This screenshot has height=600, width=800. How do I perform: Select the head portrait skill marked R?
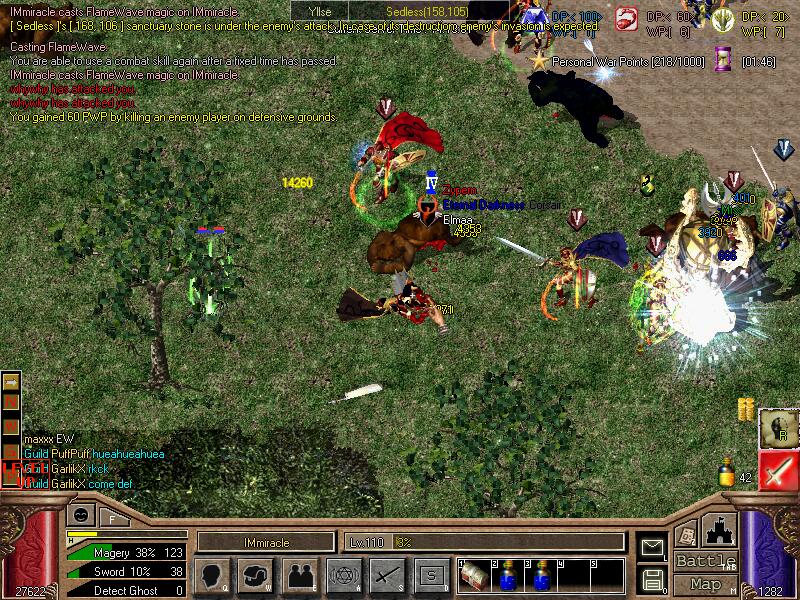778,427
